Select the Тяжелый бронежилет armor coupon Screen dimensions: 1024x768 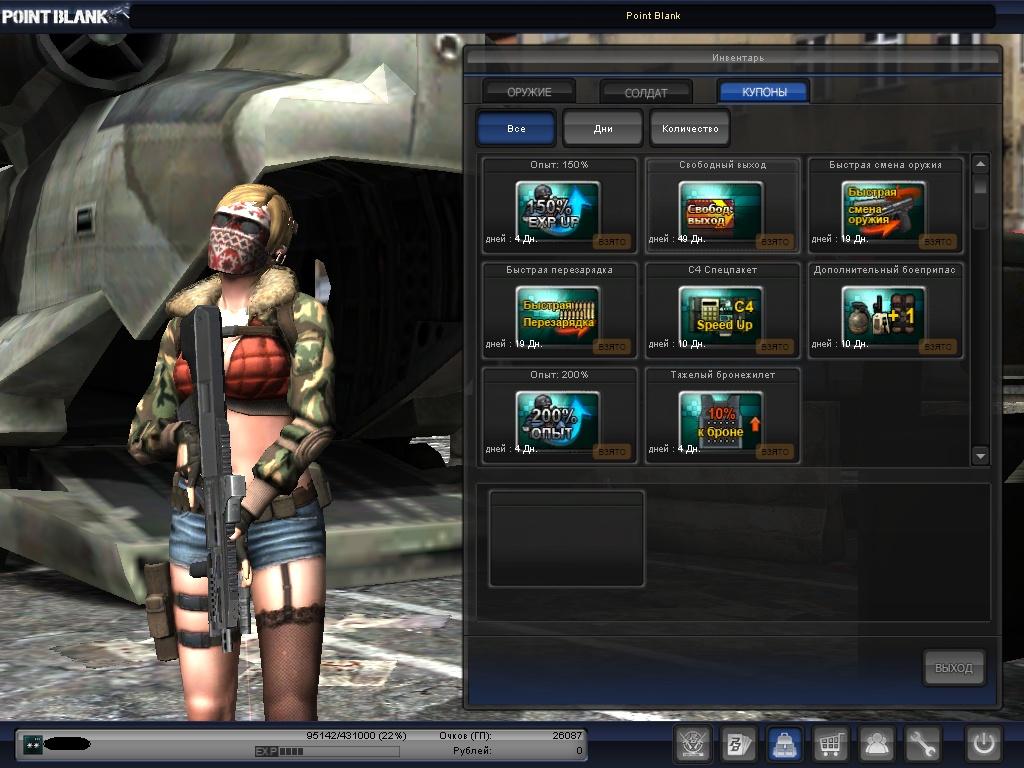pos(721,418)
